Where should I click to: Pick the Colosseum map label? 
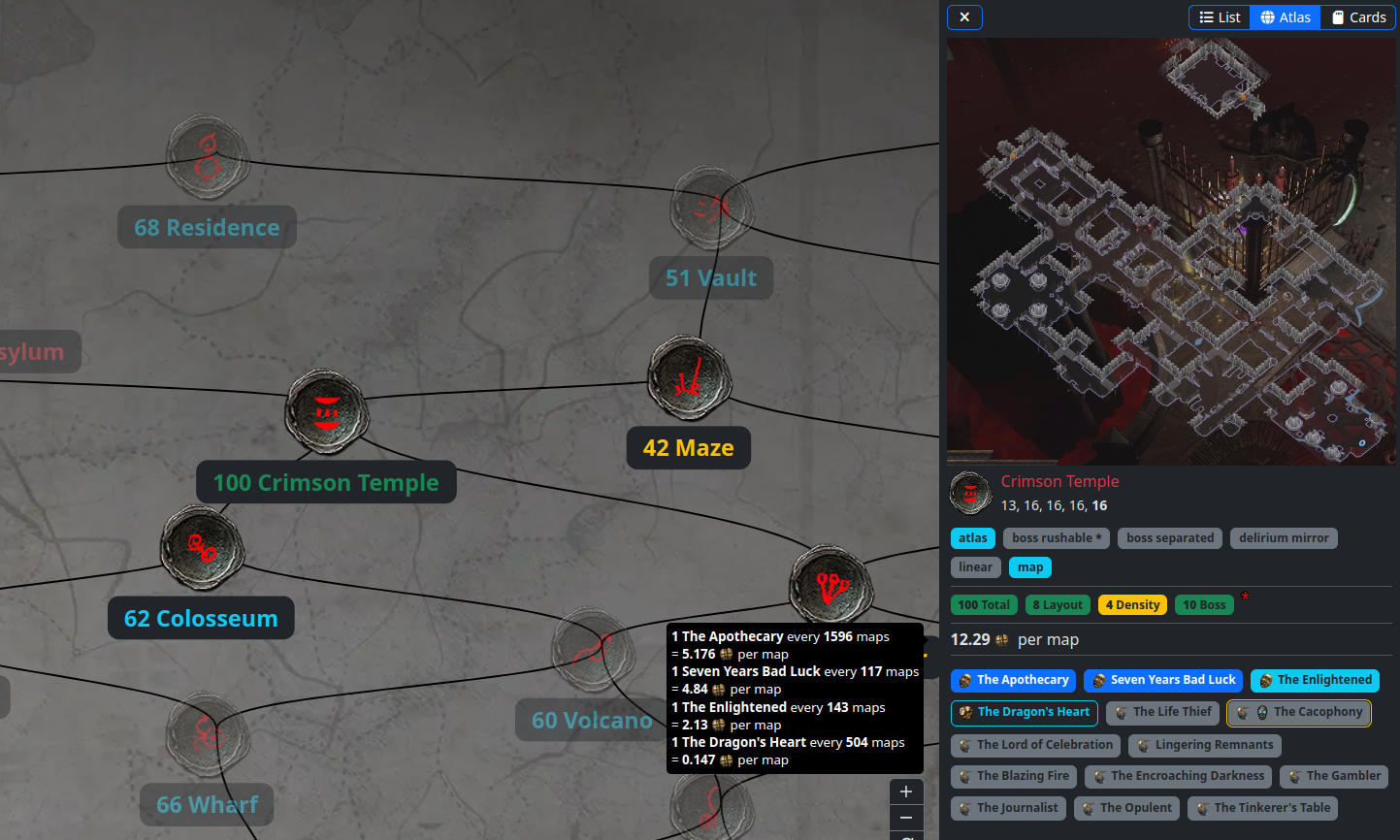click(201, 619)
